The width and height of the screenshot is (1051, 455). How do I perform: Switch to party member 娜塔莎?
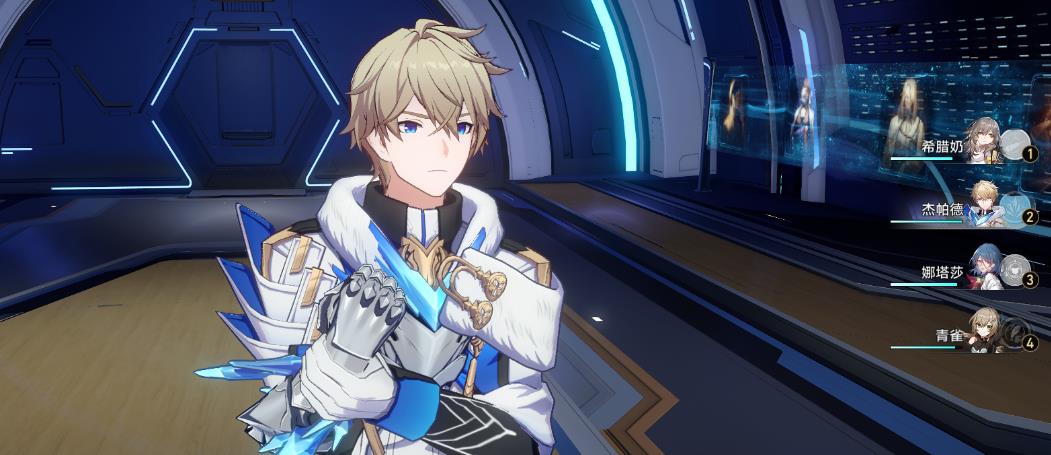(x=986, y=268)
